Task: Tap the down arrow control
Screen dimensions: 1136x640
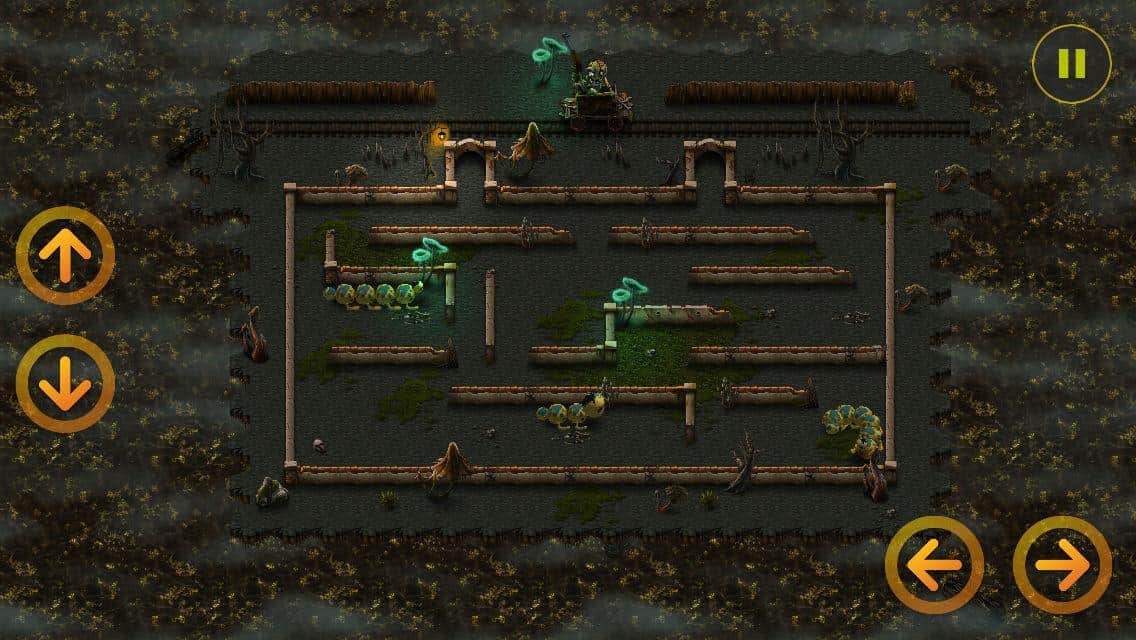Action: coord(65,384)
